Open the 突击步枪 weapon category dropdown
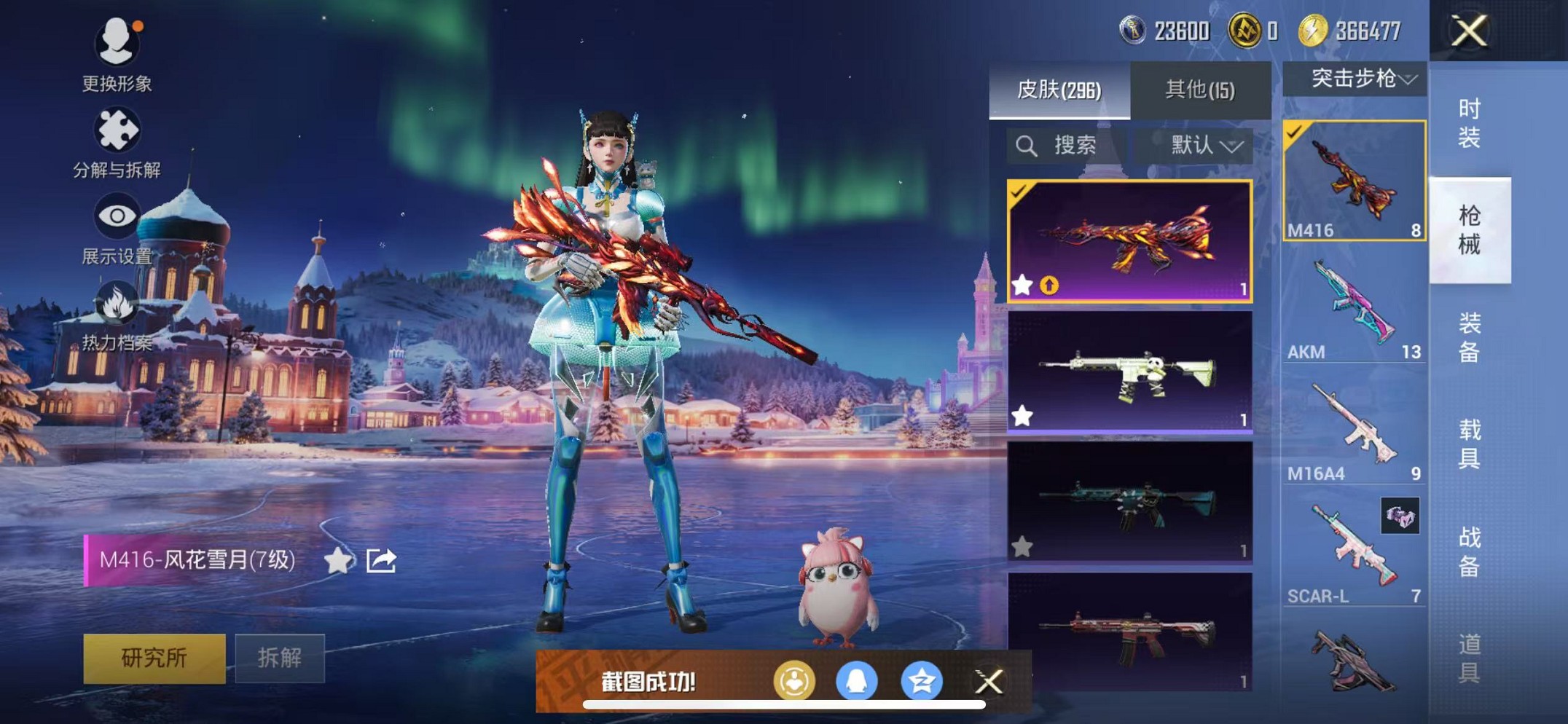Viewport: 1568px width, 724px height. click(1357, 78)
